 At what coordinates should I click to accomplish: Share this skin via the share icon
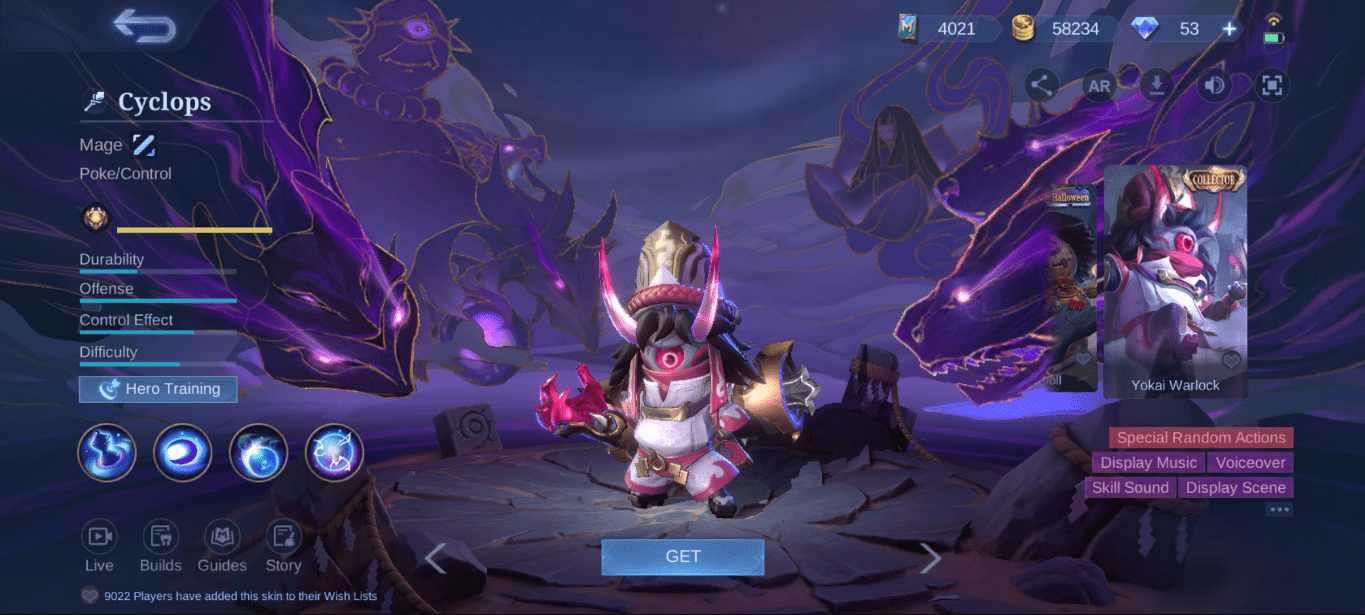point(1041,85)
